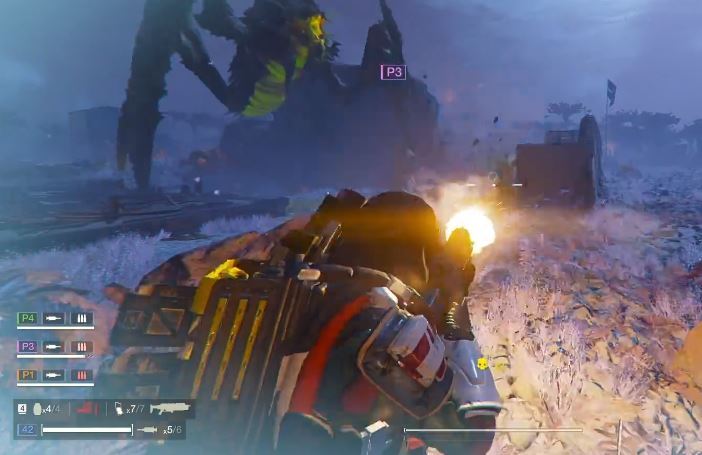Screen dimensions: 702x455
Task: Click the spare magazine icon beside the rifle
Action: pos(118,409)
